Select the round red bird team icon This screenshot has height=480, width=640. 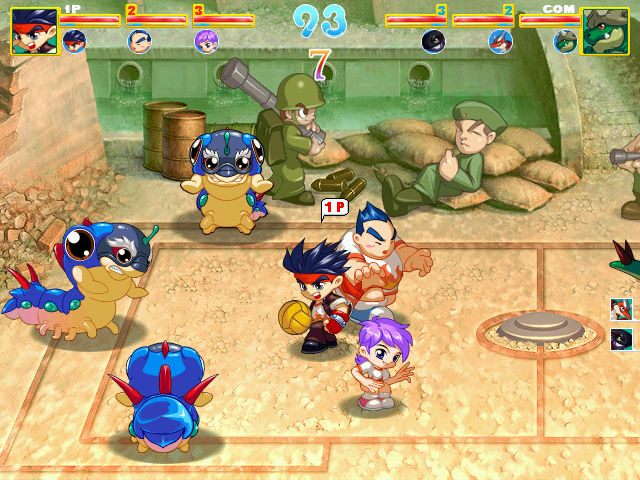(500, 41)
